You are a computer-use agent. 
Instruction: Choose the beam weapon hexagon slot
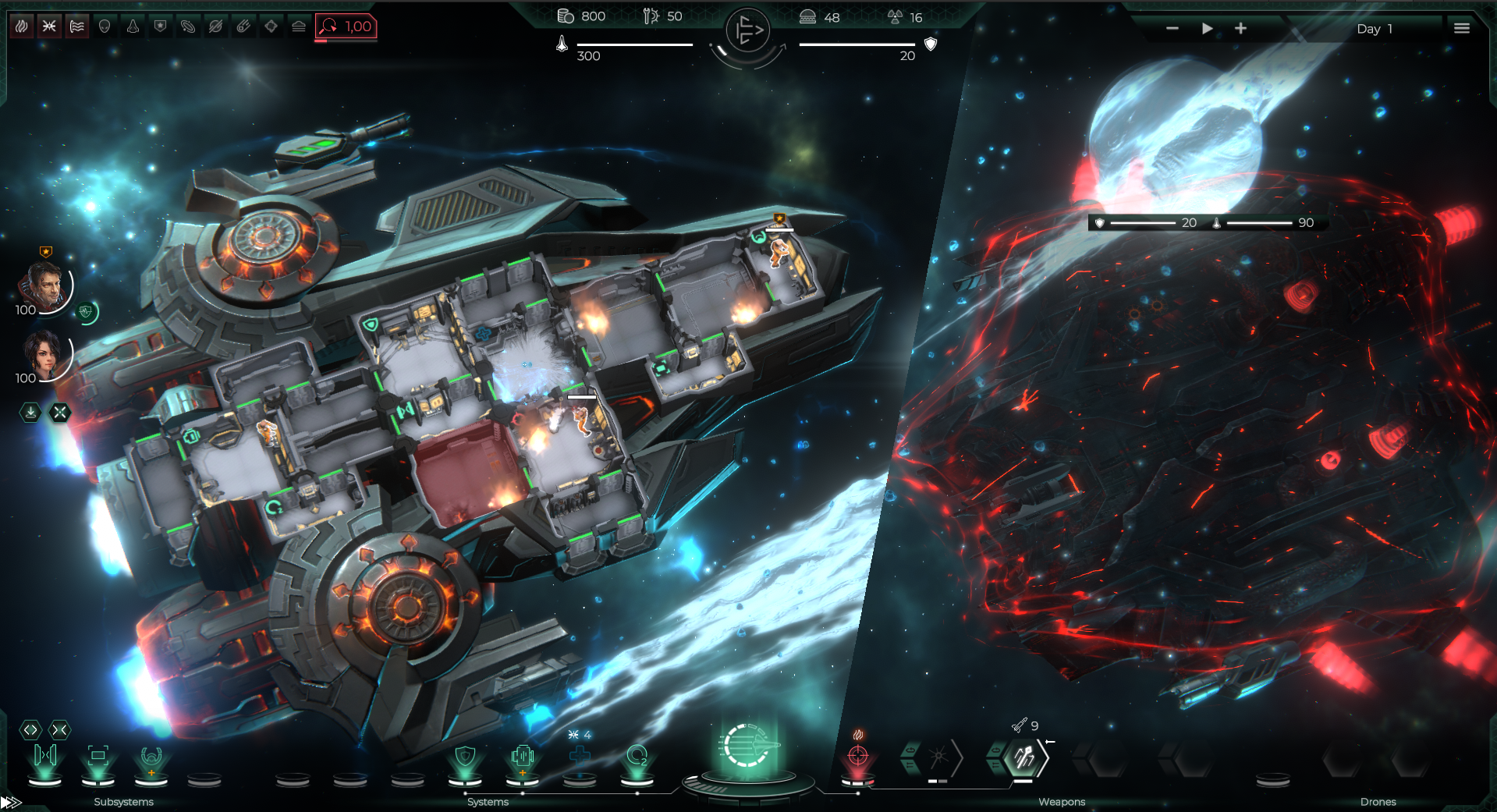click(x=938, y=757)
